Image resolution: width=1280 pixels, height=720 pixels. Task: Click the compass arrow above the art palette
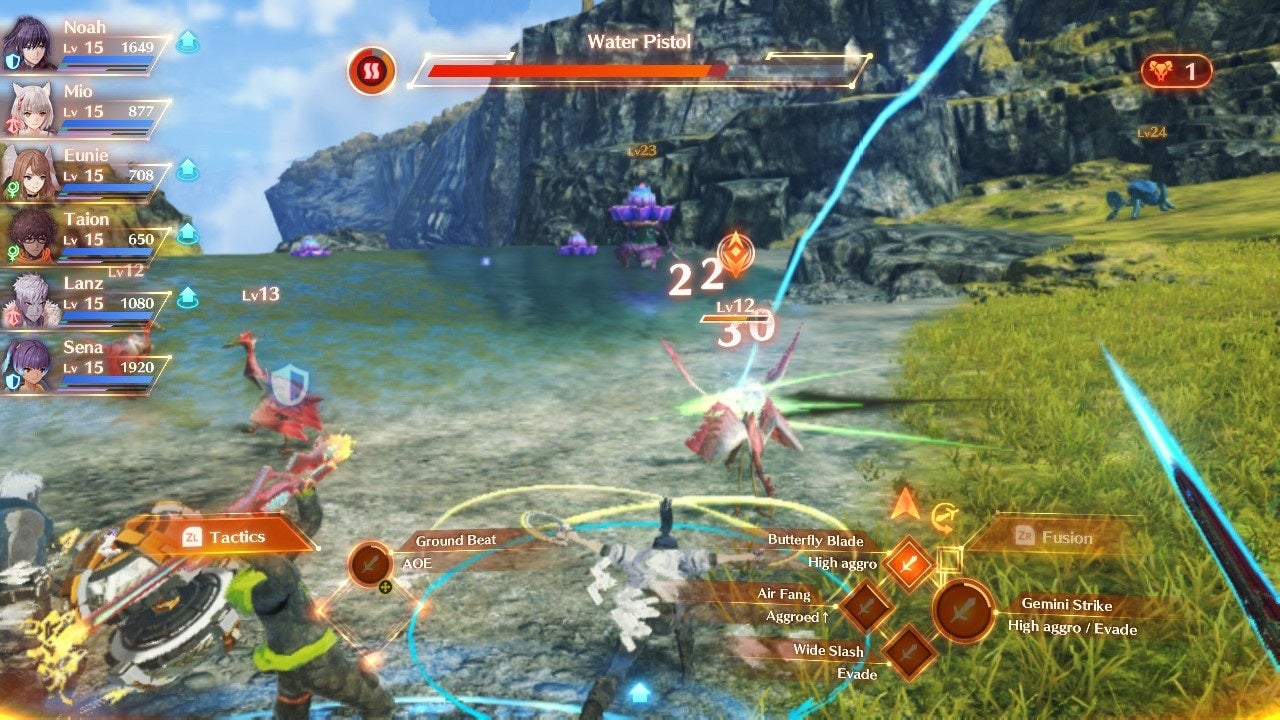[x=903, y=503]
